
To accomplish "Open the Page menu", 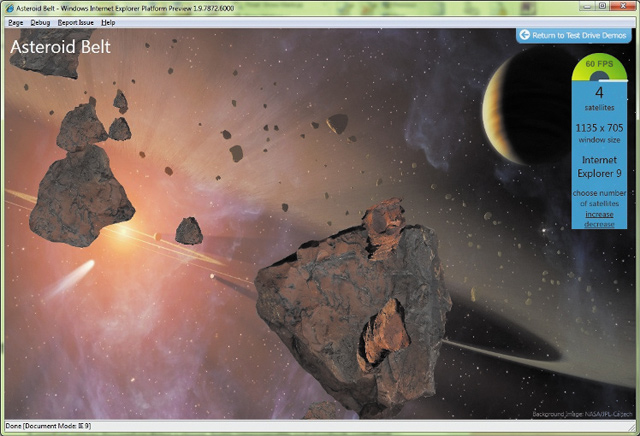I will click(15, 22).
